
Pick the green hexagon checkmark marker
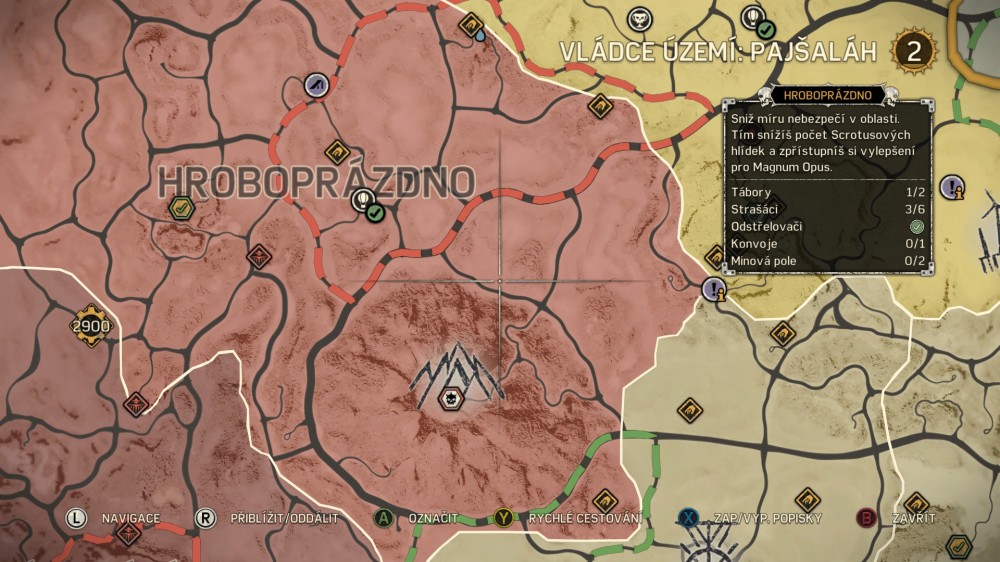coord(181,207)
